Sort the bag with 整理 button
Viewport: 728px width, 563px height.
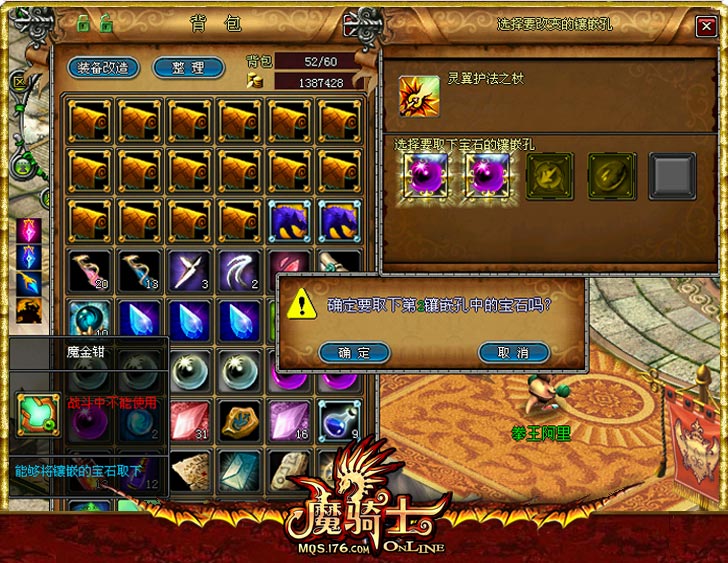[188, 68]
